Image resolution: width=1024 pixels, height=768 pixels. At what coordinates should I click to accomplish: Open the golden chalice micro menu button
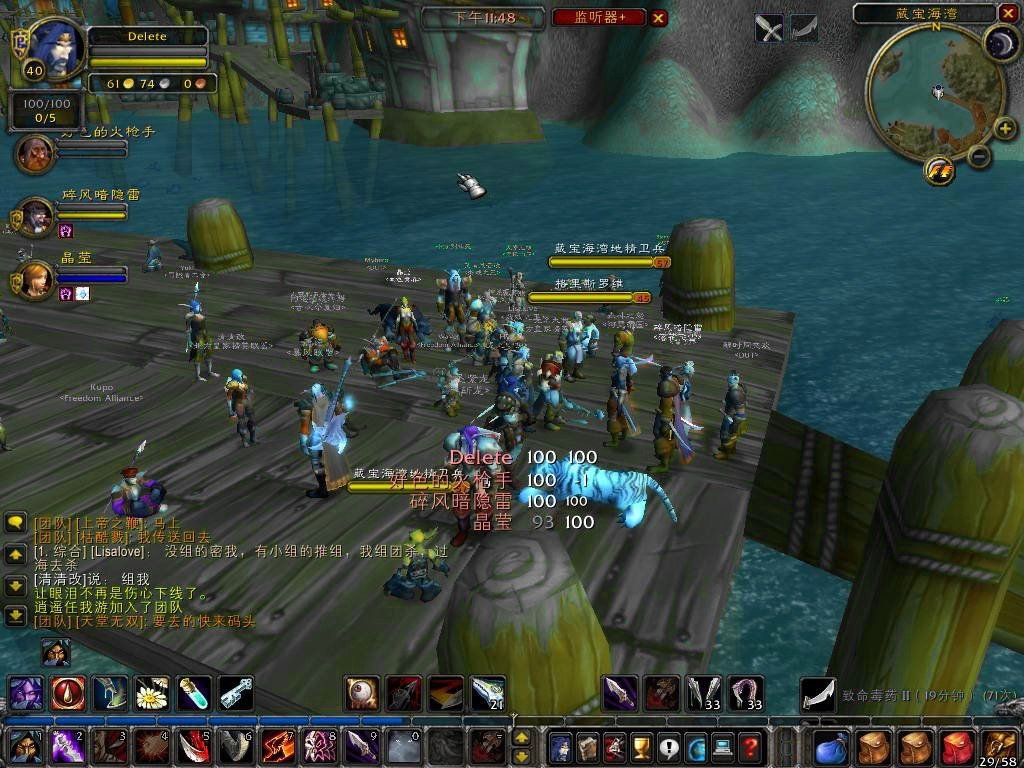click(642, 747)
